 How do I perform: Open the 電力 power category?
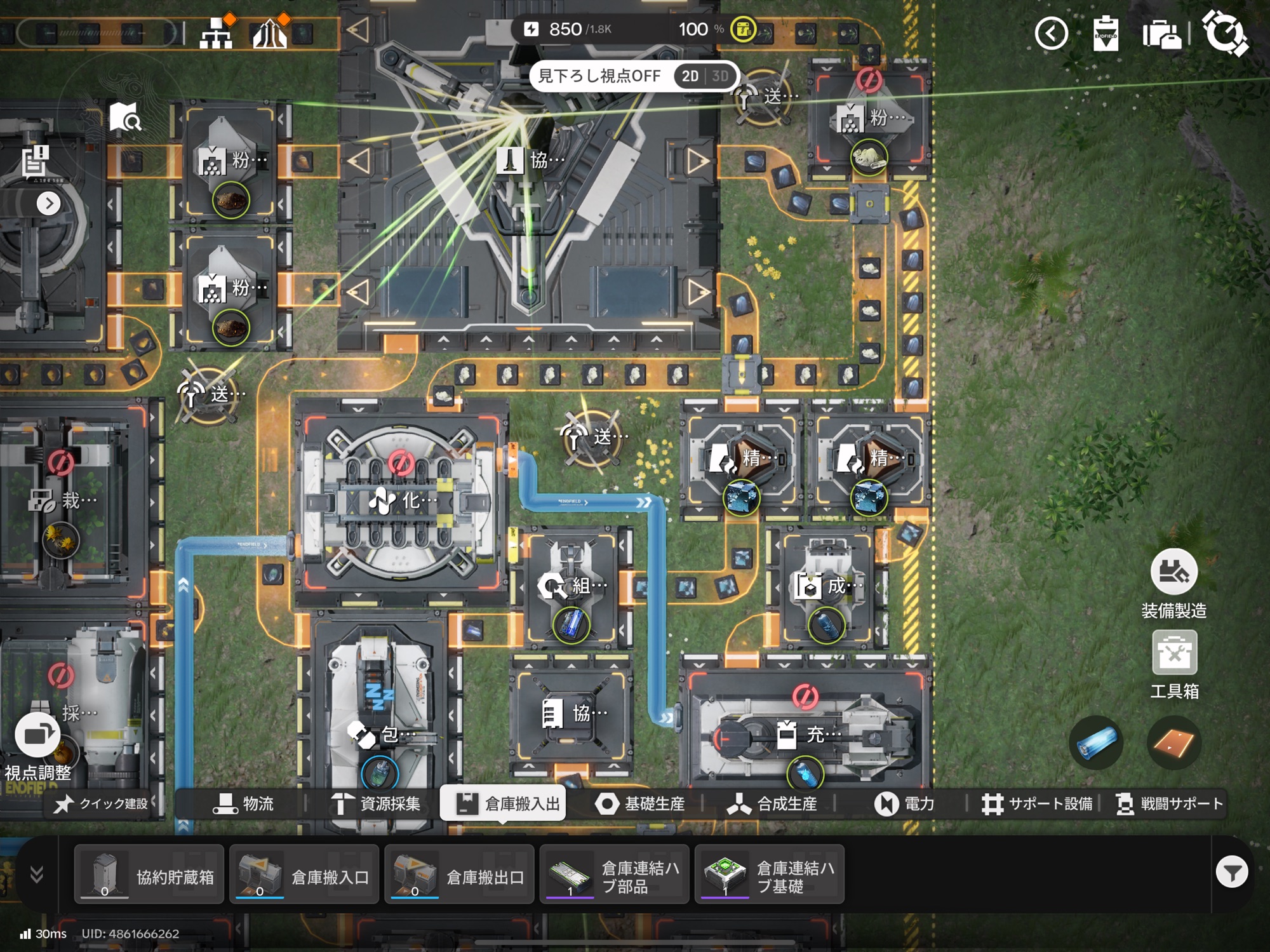pos(904,804)
